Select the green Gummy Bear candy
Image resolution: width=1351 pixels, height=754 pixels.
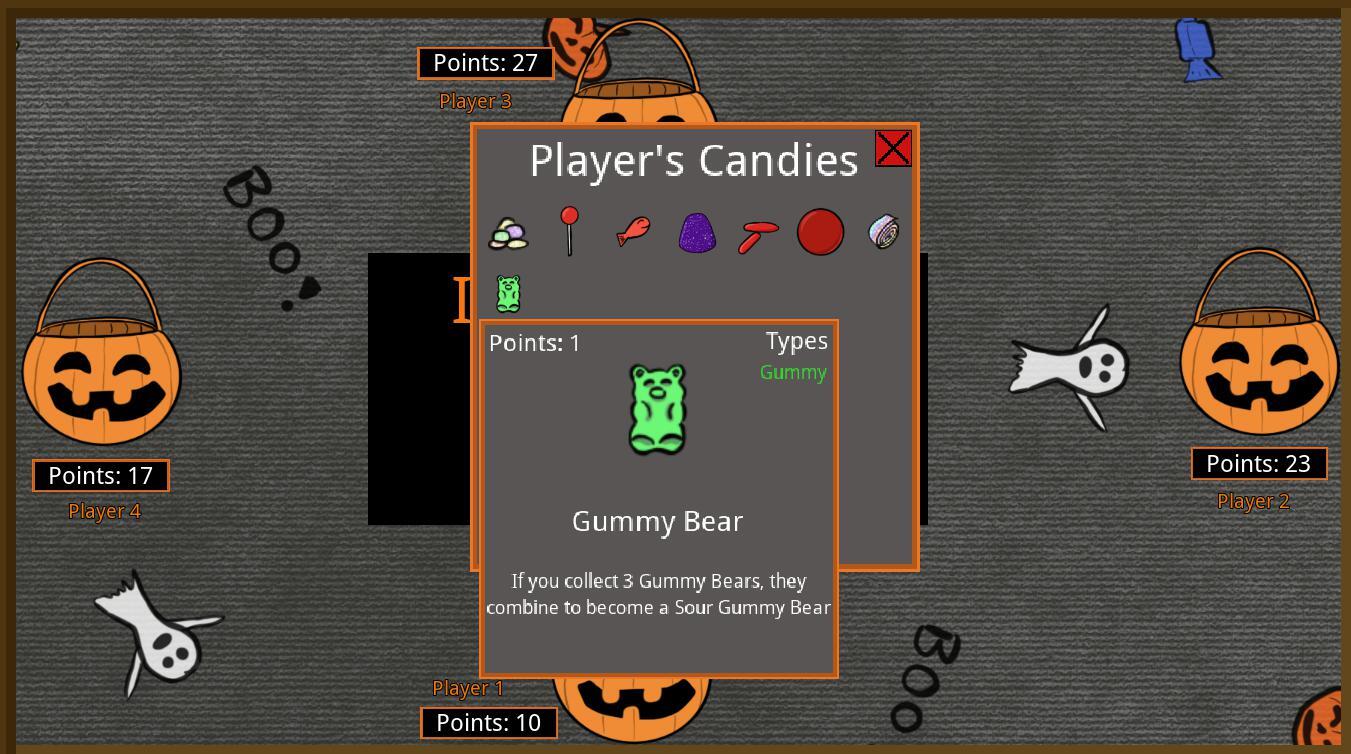[x=508, y=293]
